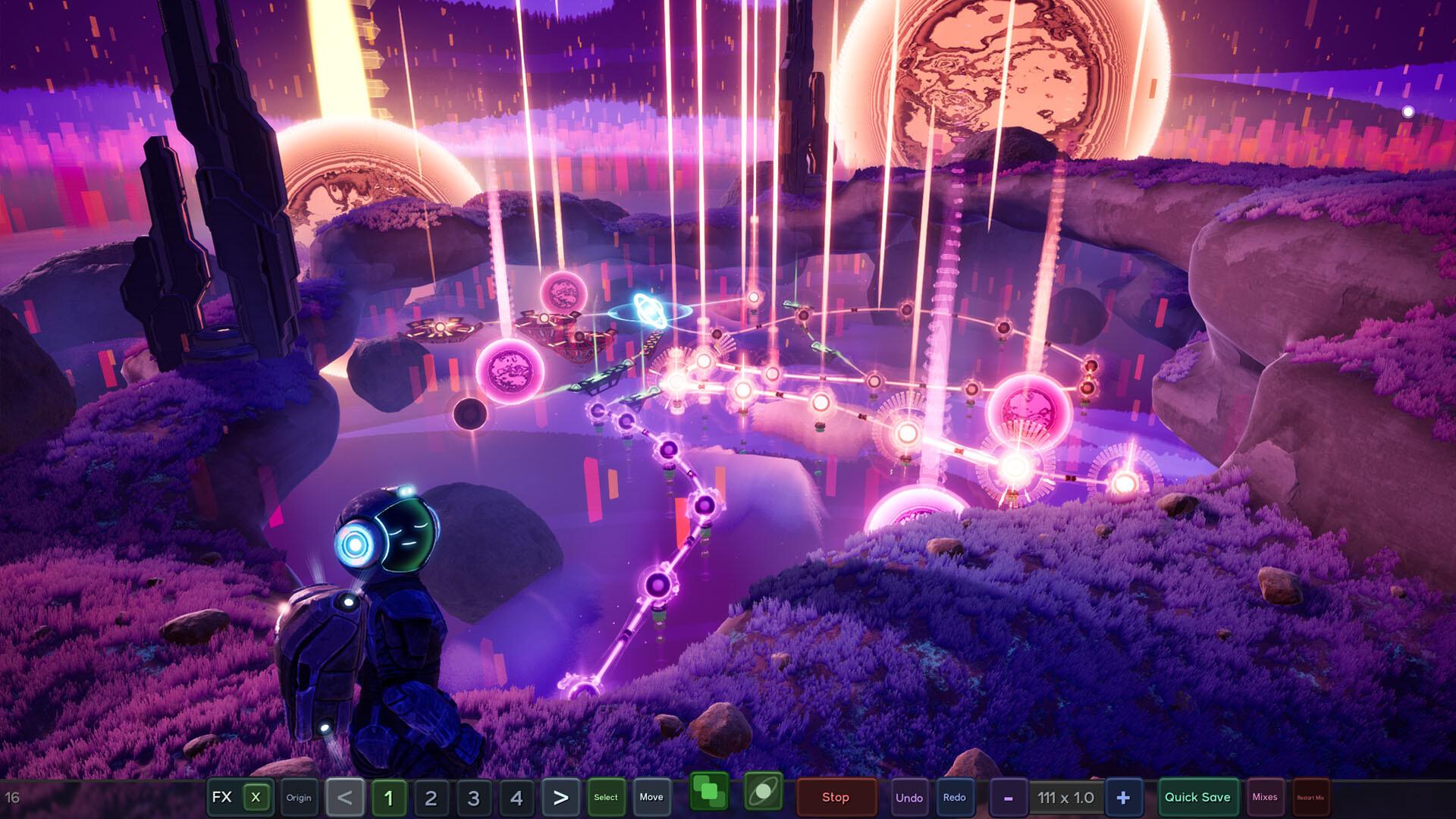1456x819 pixels.
Task: Quick Save the current mix
Action: [1197, 798]
